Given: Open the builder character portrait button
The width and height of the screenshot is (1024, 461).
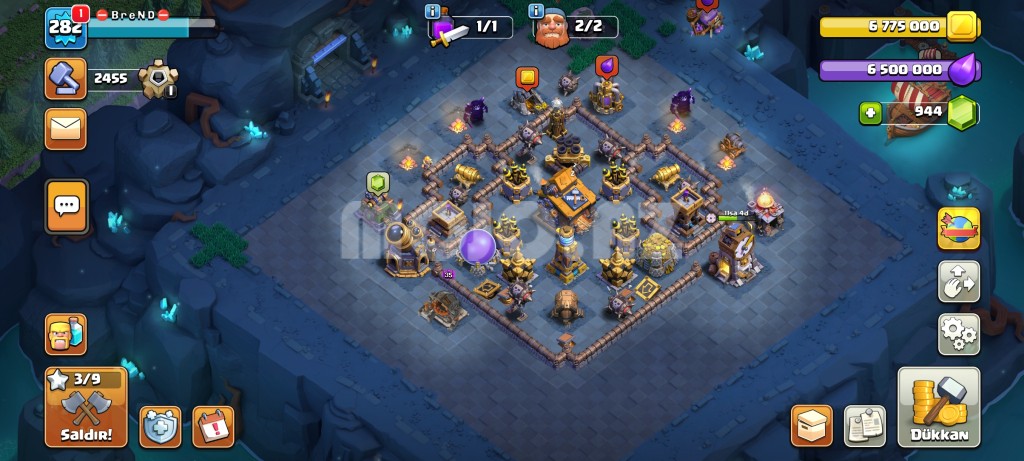Looking at the screenshot, I should click(x=66, y=334).
